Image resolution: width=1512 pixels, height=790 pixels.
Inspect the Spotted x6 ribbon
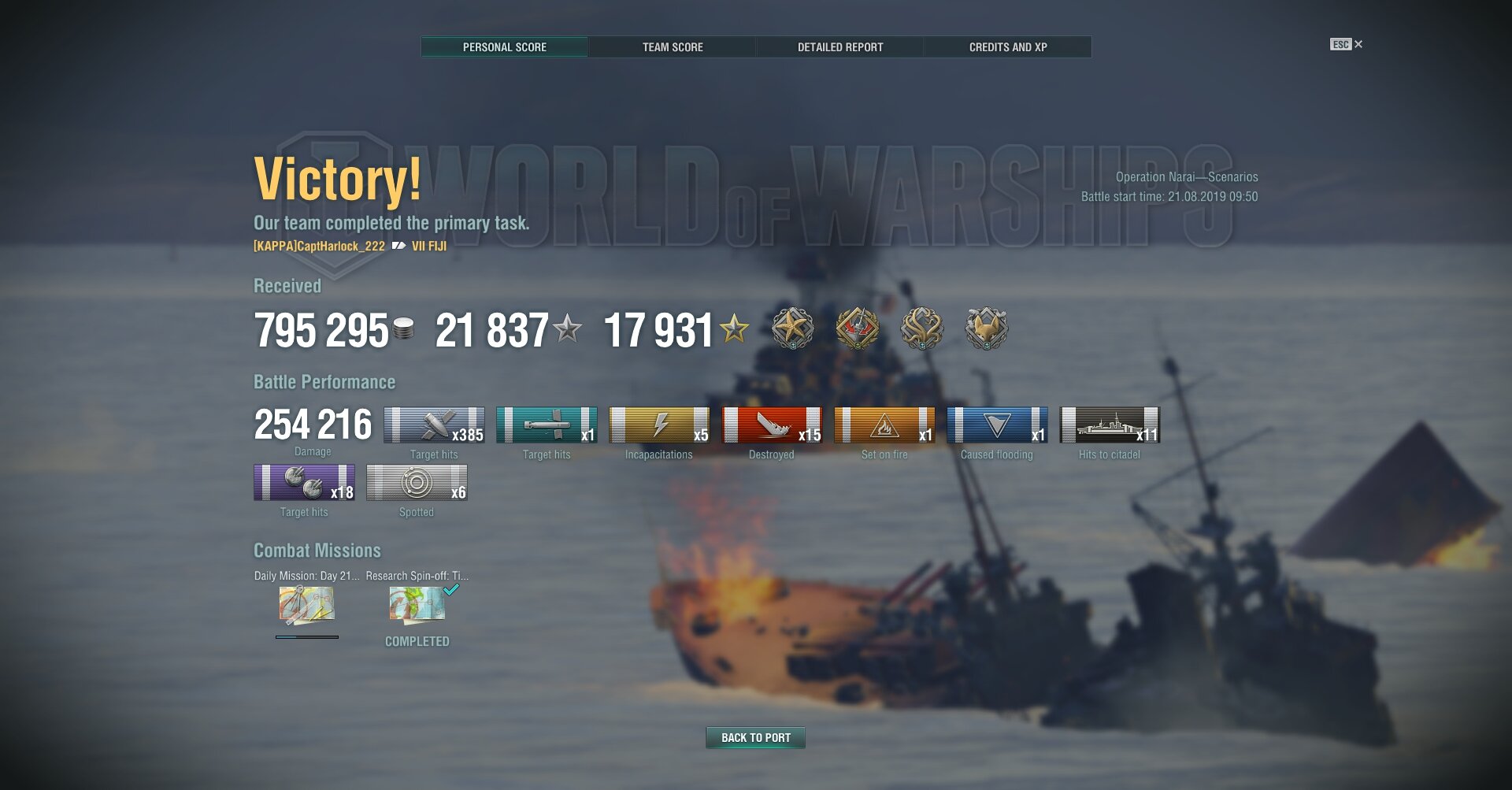417,483
